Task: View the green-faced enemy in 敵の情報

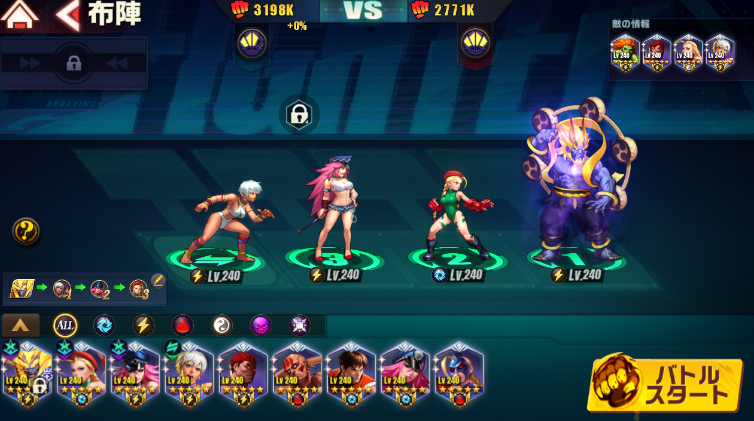Action: click(x=625, y=52)
